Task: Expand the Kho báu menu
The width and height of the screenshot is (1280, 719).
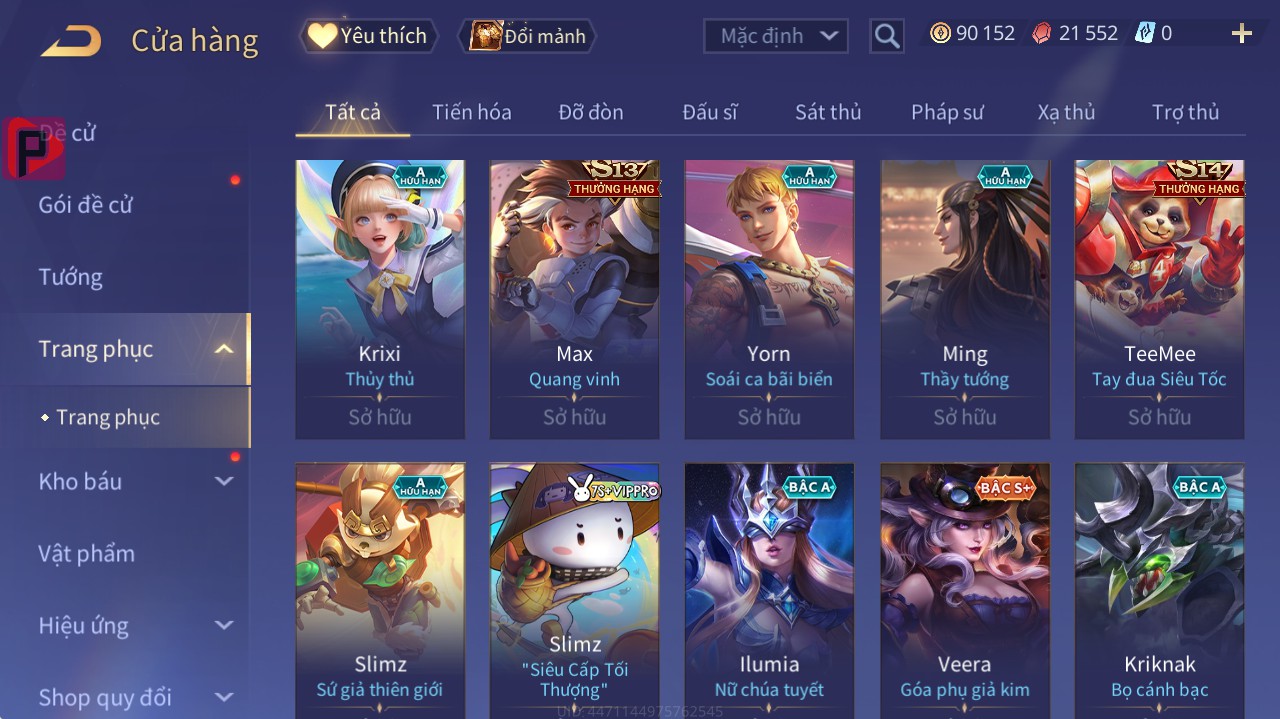Action: [x=135, y=481]
